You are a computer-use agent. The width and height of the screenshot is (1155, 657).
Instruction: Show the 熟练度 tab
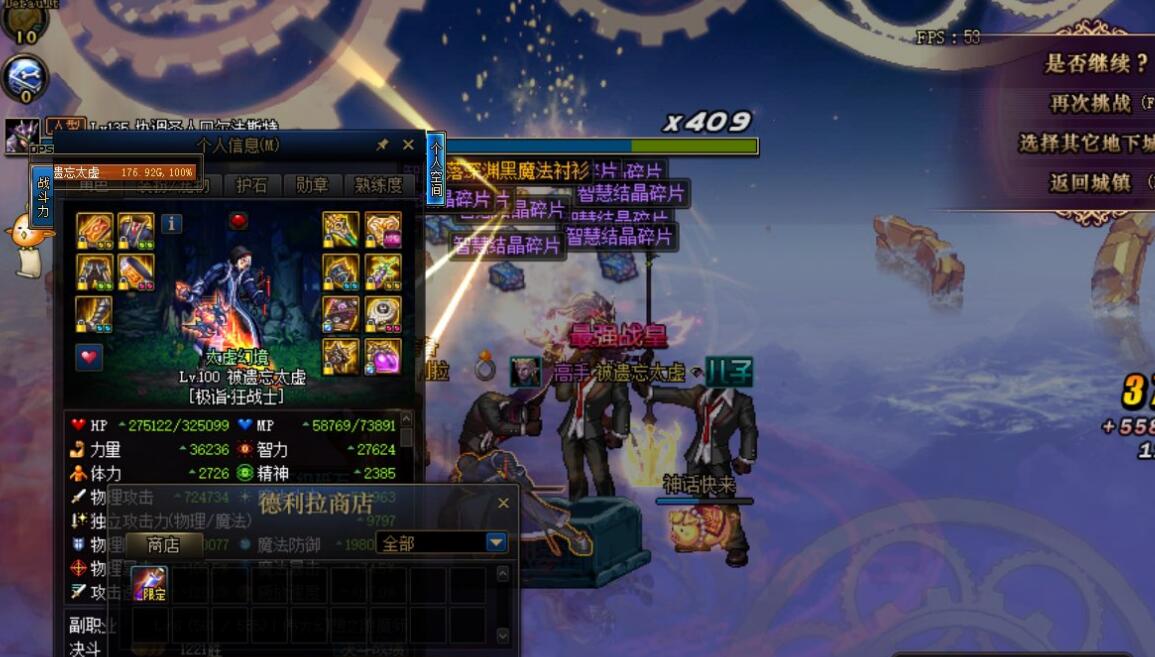(379, 185)
